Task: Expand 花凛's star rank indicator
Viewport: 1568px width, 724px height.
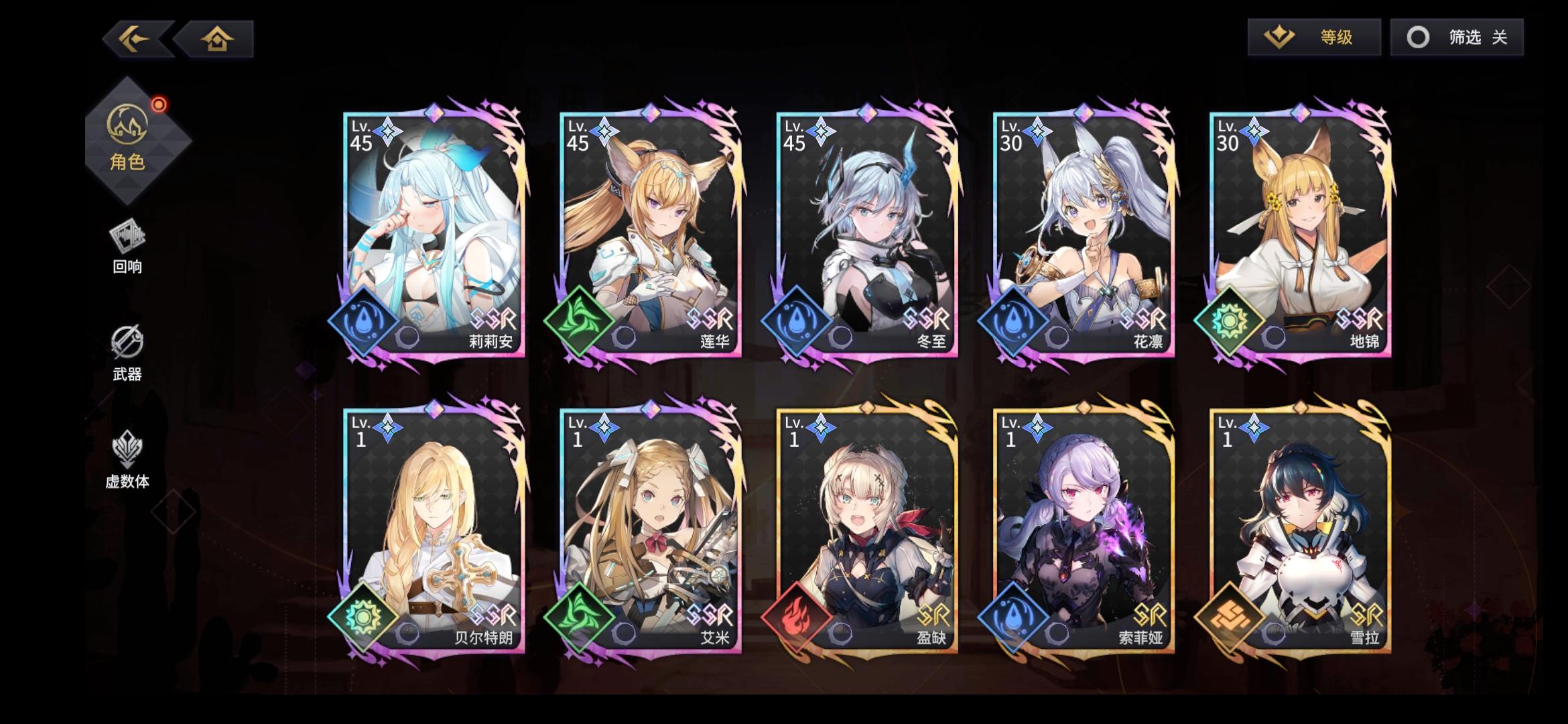Action: 1038,132
